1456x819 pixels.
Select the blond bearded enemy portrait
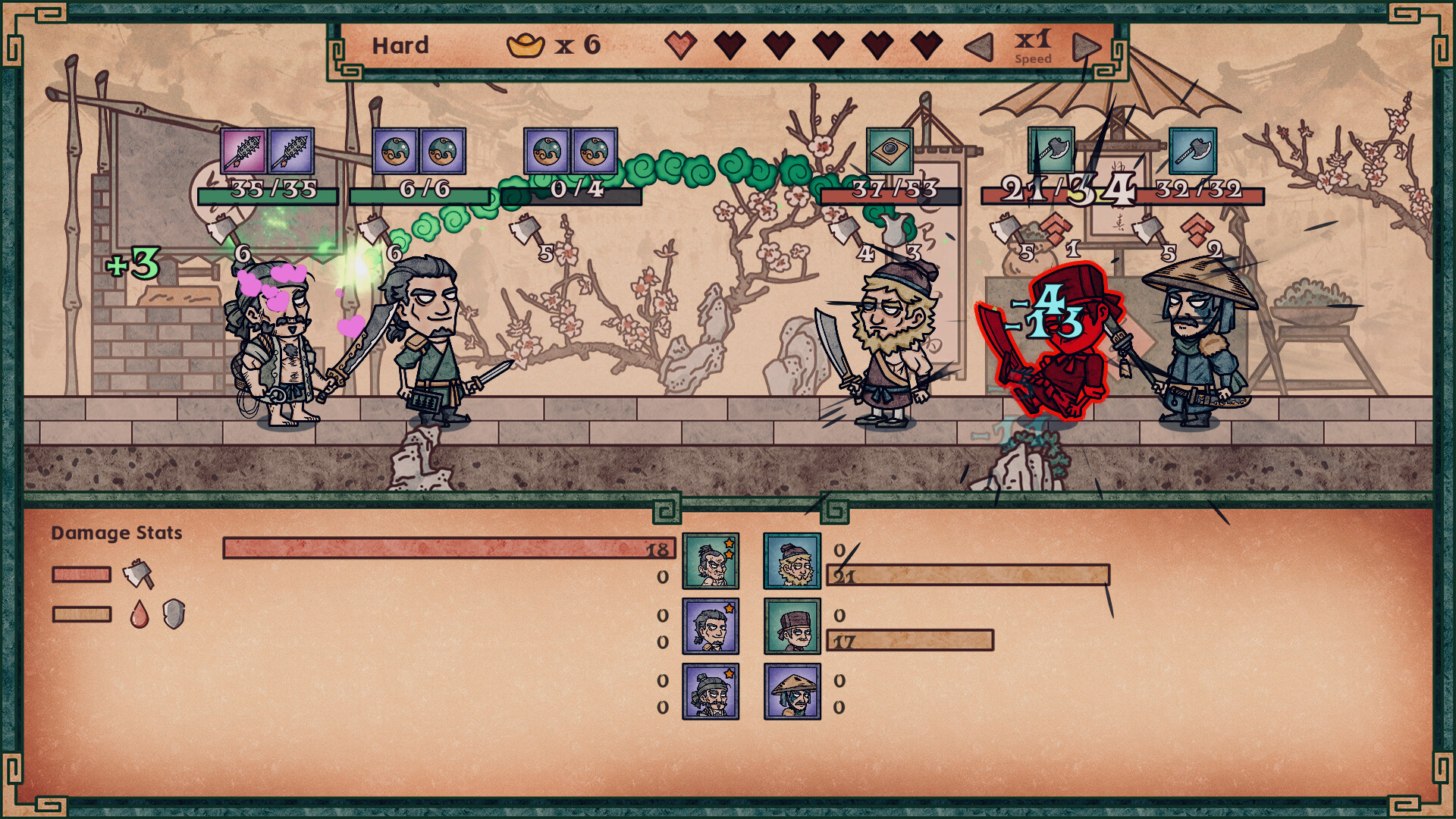(x=792, y=561)
